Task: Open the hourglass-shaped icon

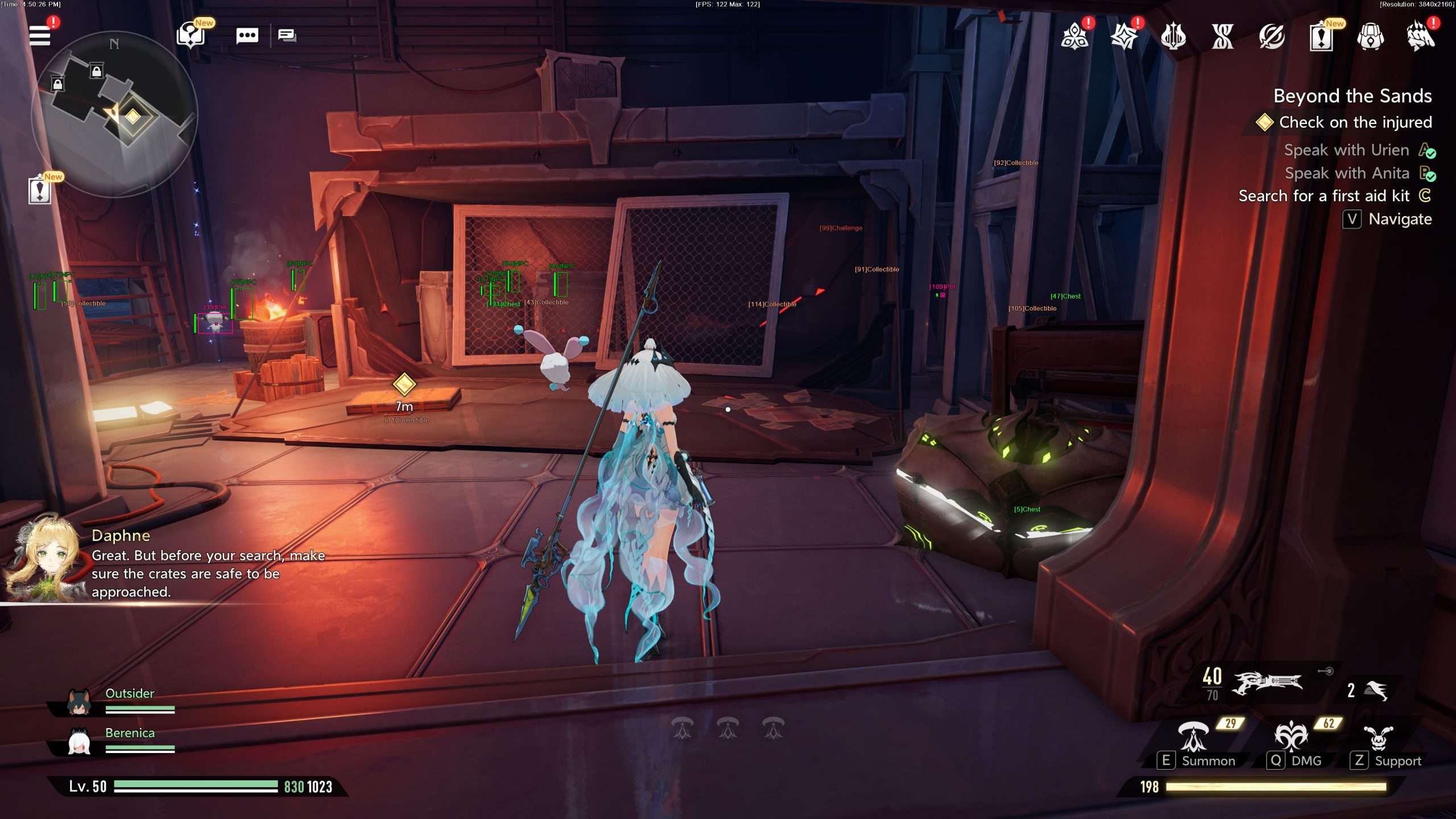Action: [1222, 37]
